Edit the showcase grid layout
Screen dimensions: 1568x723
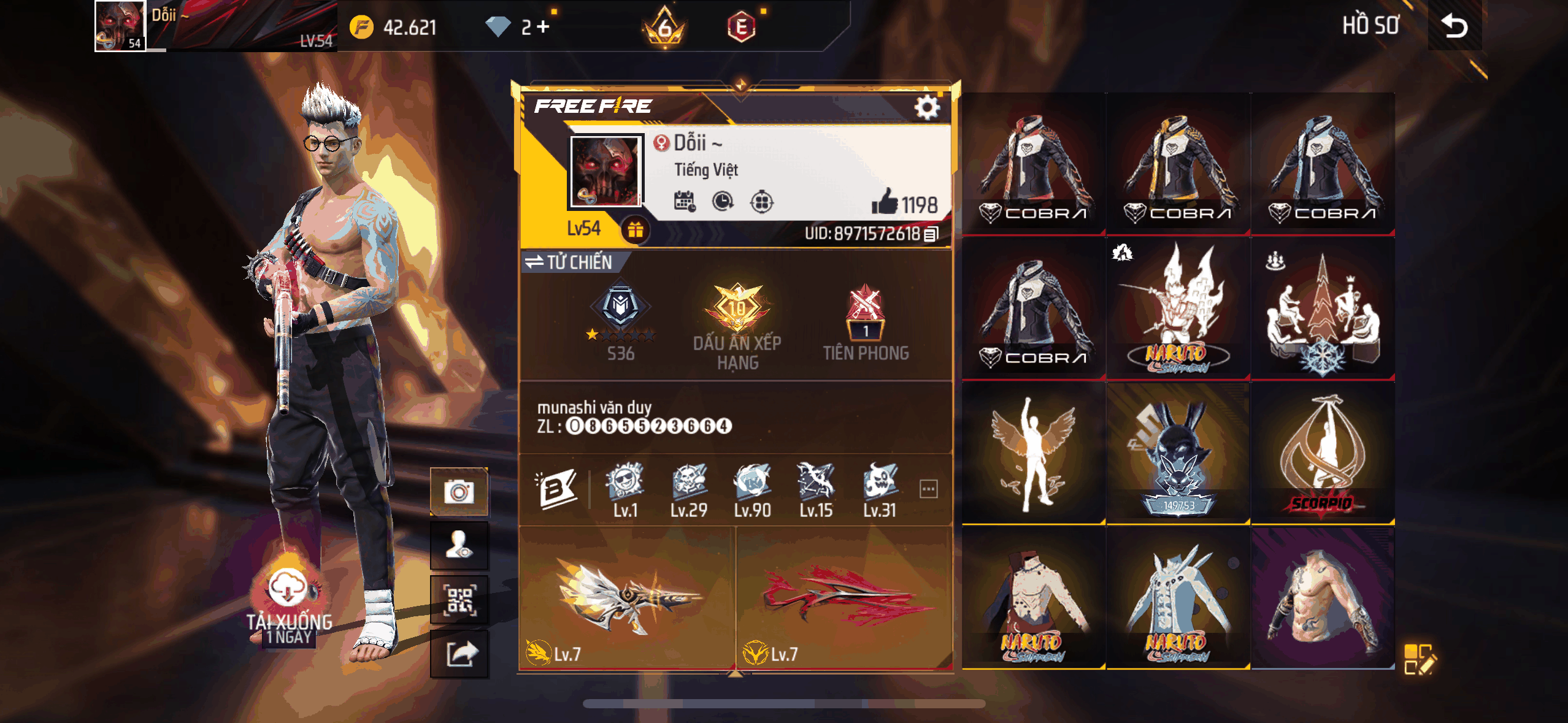[x=1419, y=659]
